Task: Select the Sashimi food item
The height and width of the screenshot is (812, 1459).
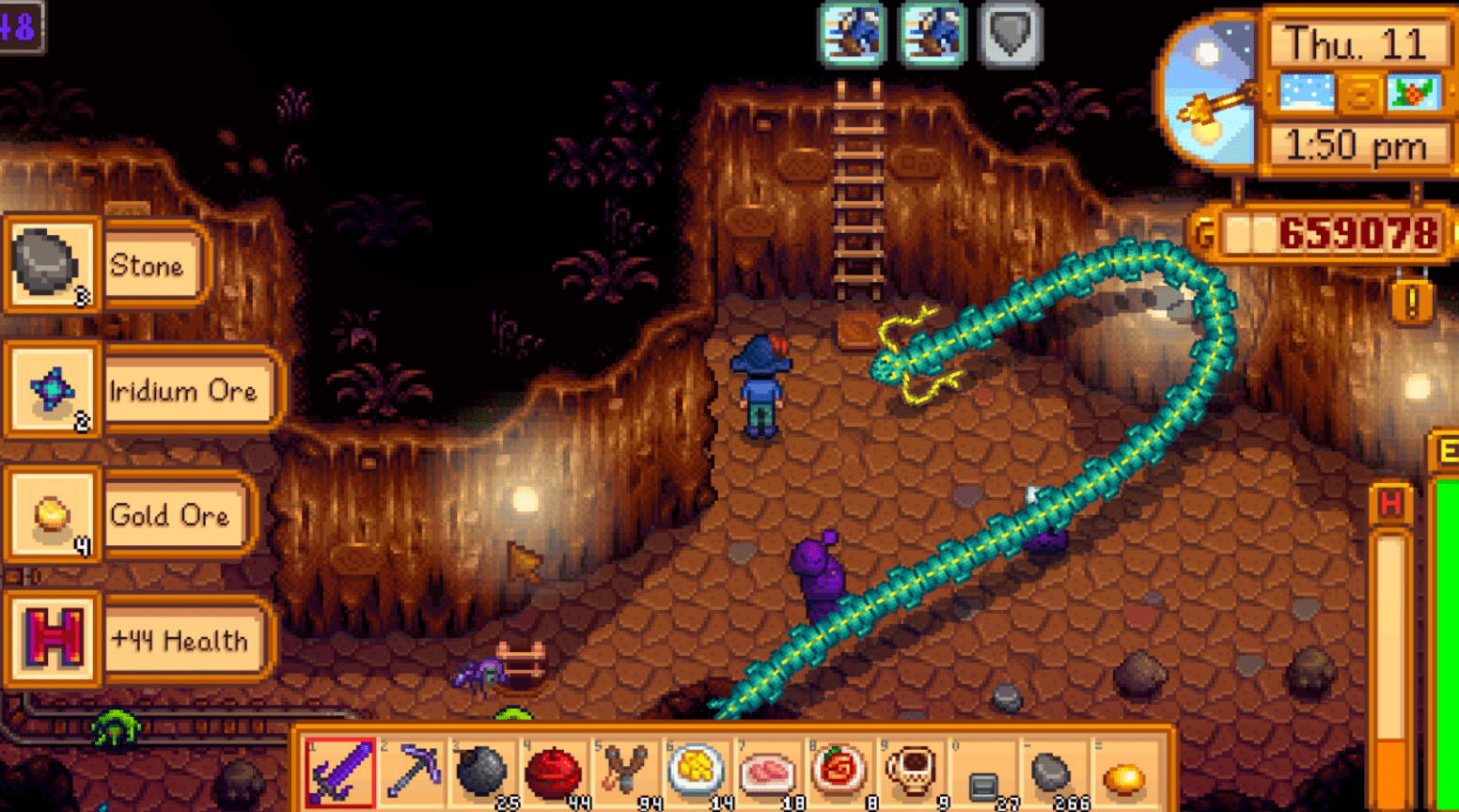Action: click(768, 773)
